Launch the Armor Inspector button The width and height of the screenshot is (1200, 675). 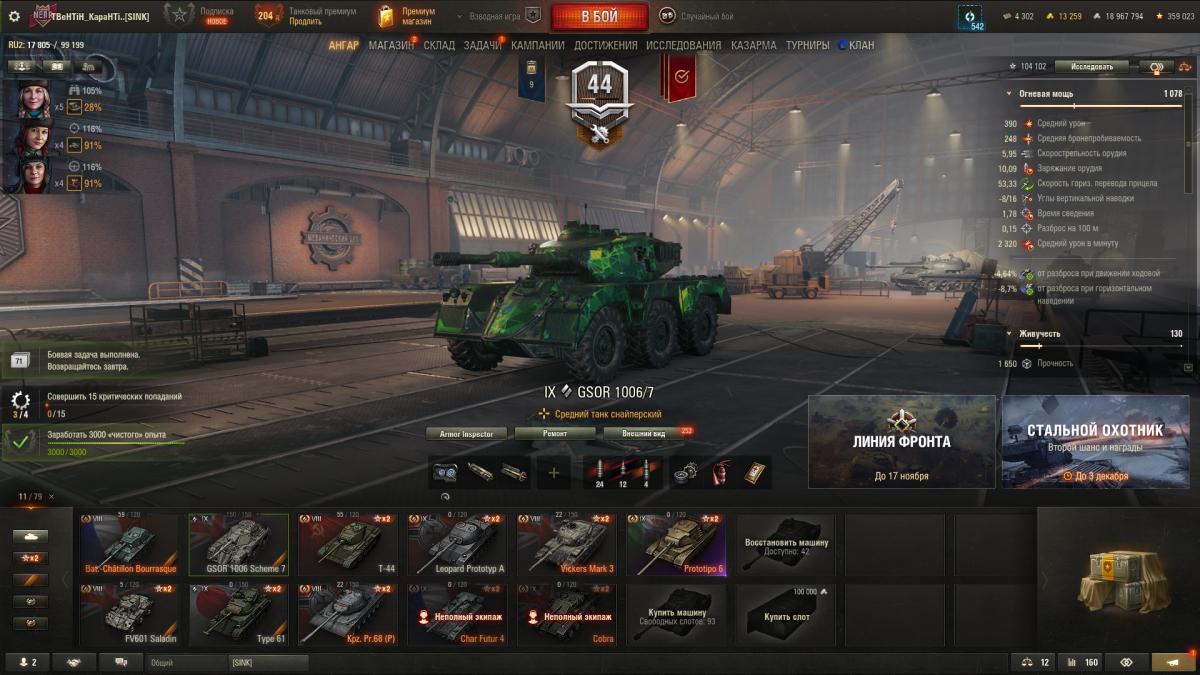tap(466, 434)
